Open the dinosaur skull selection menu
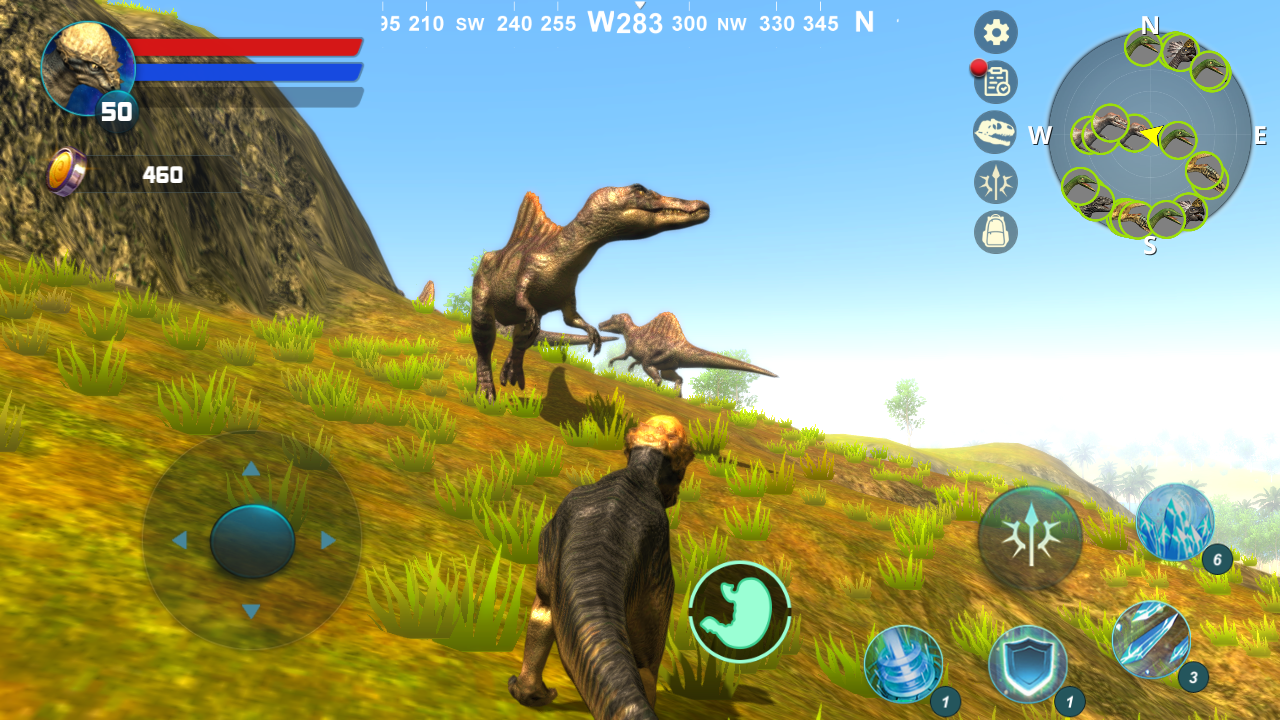The image size is (1280, 720). click(995, 132)
